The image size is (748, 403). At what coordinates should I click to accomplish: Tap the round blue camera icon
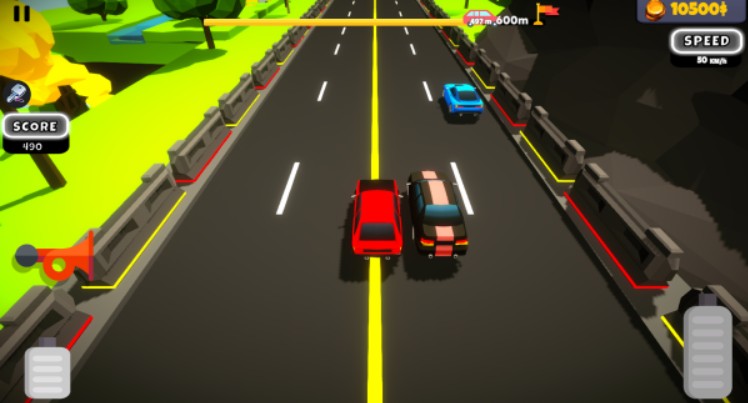(x=18, y=94)
